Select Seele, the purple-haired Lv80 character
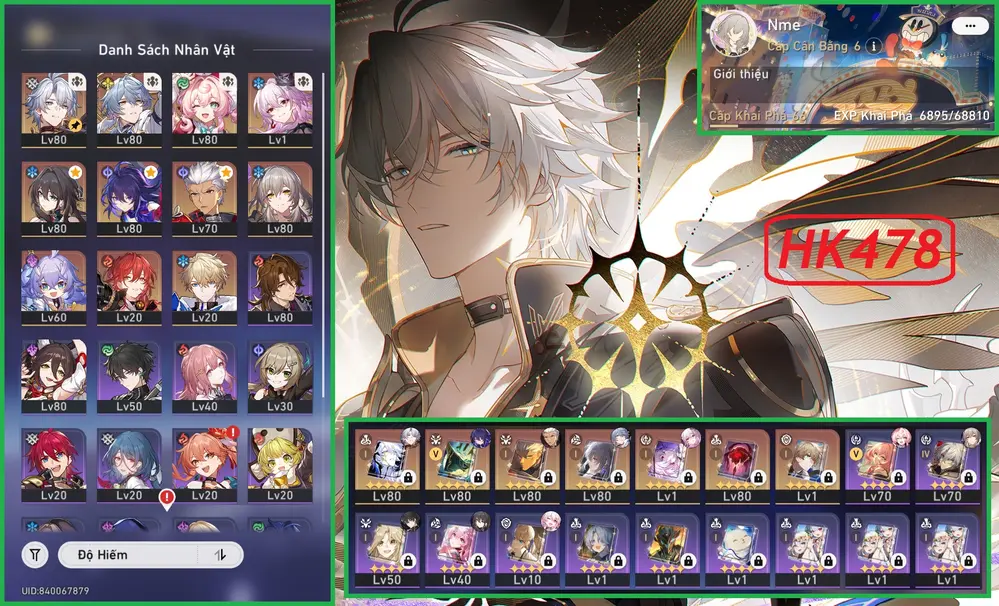Screen dimensions: 999x606 [126, 198]
